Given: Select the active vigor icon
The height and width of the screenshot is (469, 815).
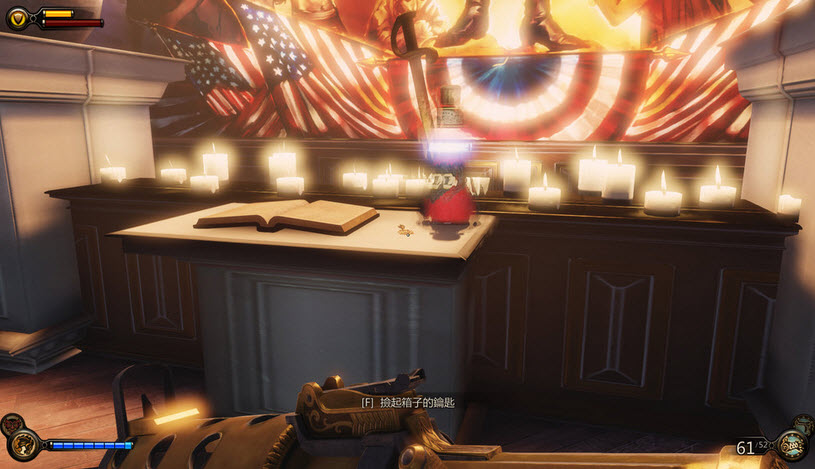Looking at the screenshot, I should point(24,444).
